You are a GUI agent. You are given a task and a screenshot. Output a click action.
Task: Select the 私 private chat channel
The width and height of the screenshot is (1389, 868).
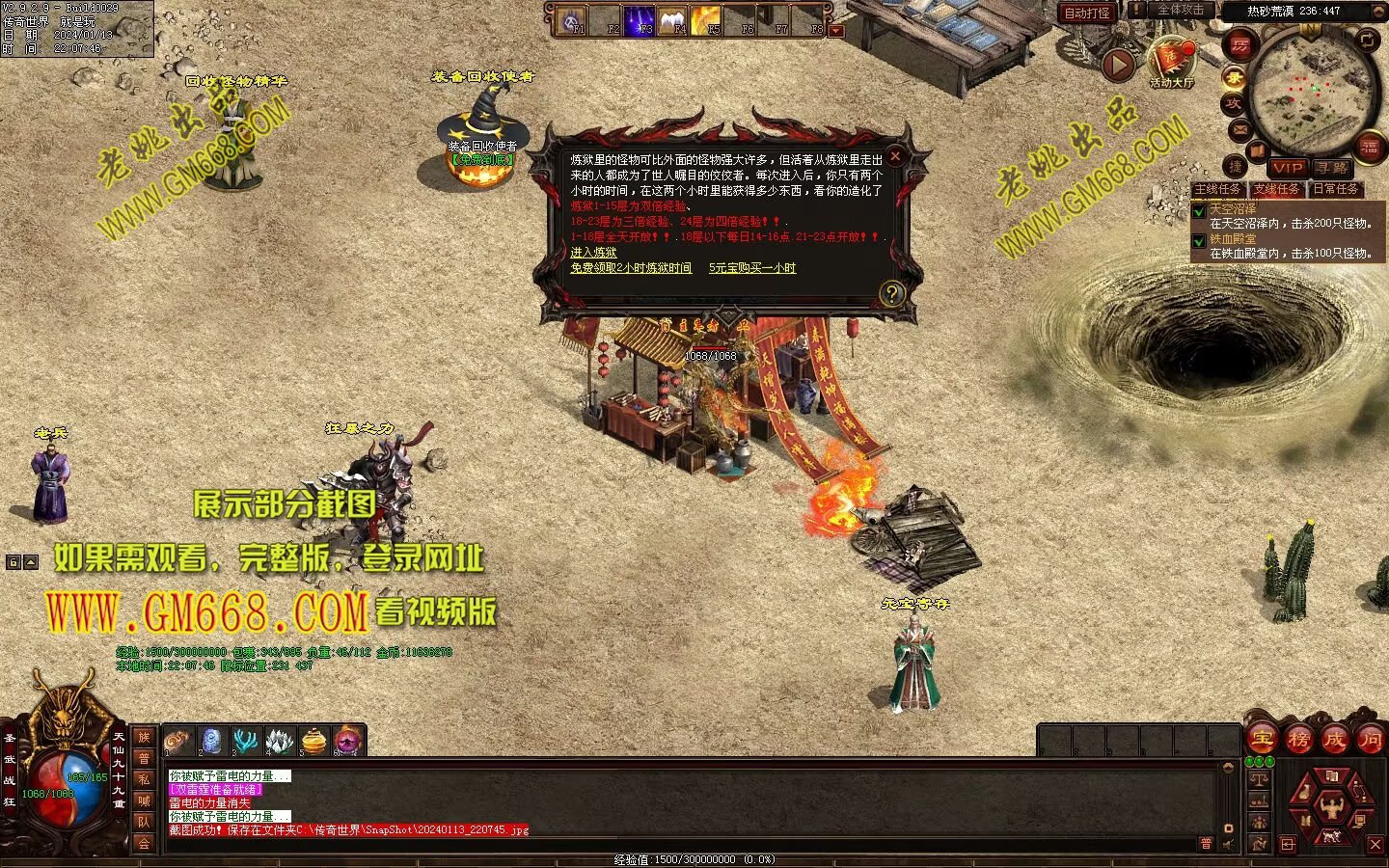[x=144, y=779]
